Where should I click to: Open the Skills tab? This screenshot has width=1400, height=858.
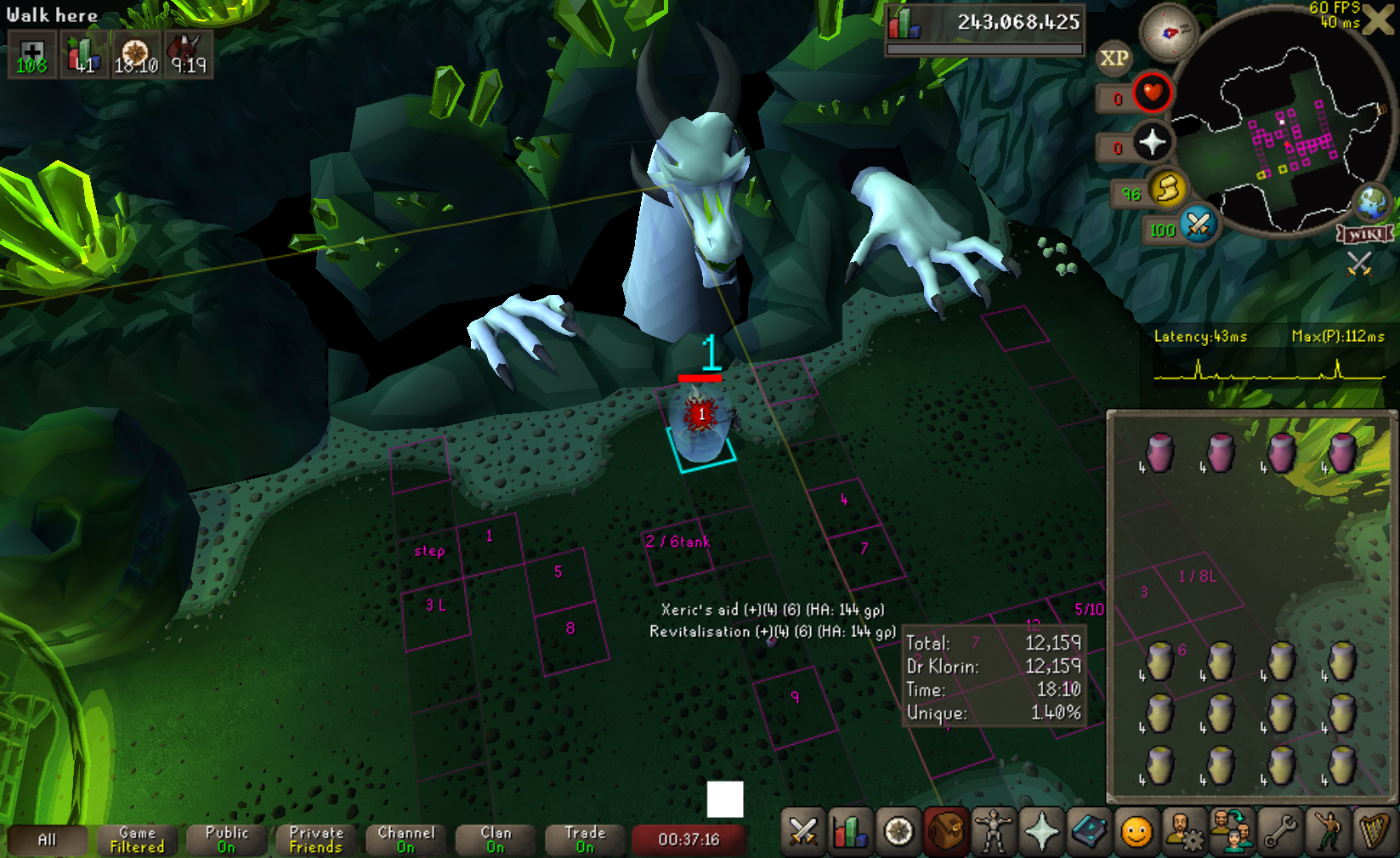click(850, 832)
